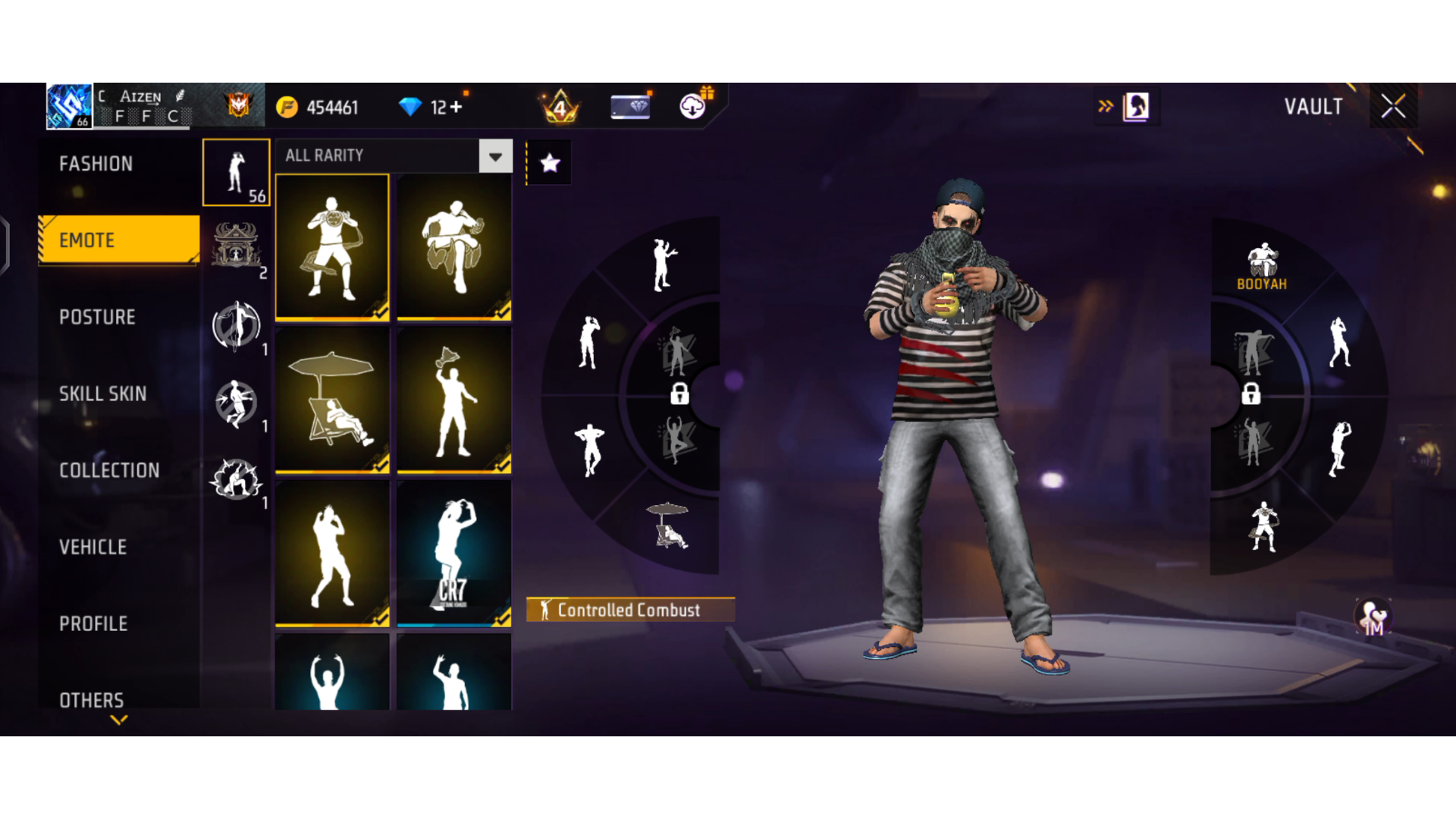Select the CR7 emote tile
This screenshot has width=1456, height=819.
click(453, 554)
